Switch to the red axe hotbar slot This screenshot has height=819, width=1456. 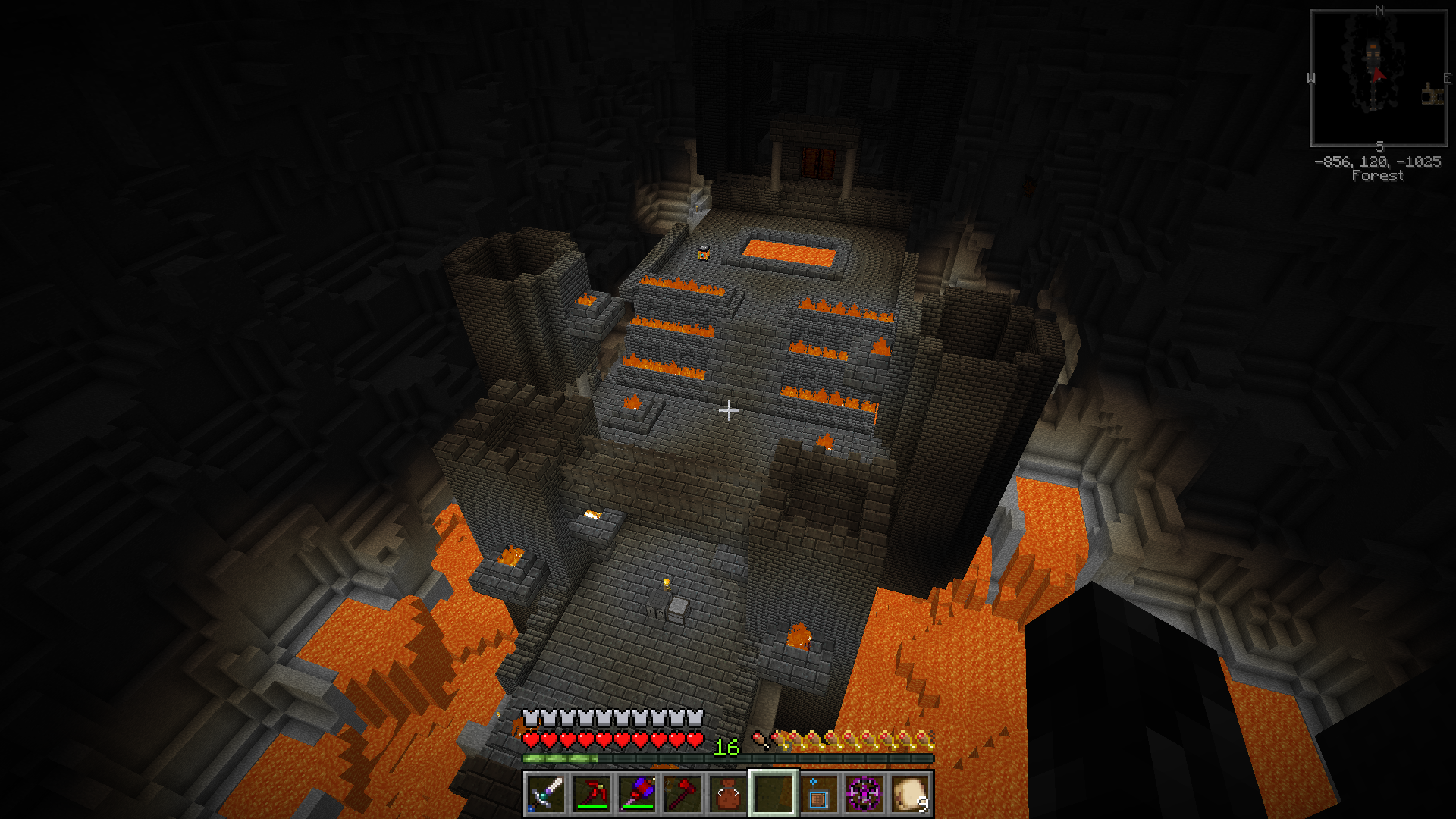click(x=682, y=794)
